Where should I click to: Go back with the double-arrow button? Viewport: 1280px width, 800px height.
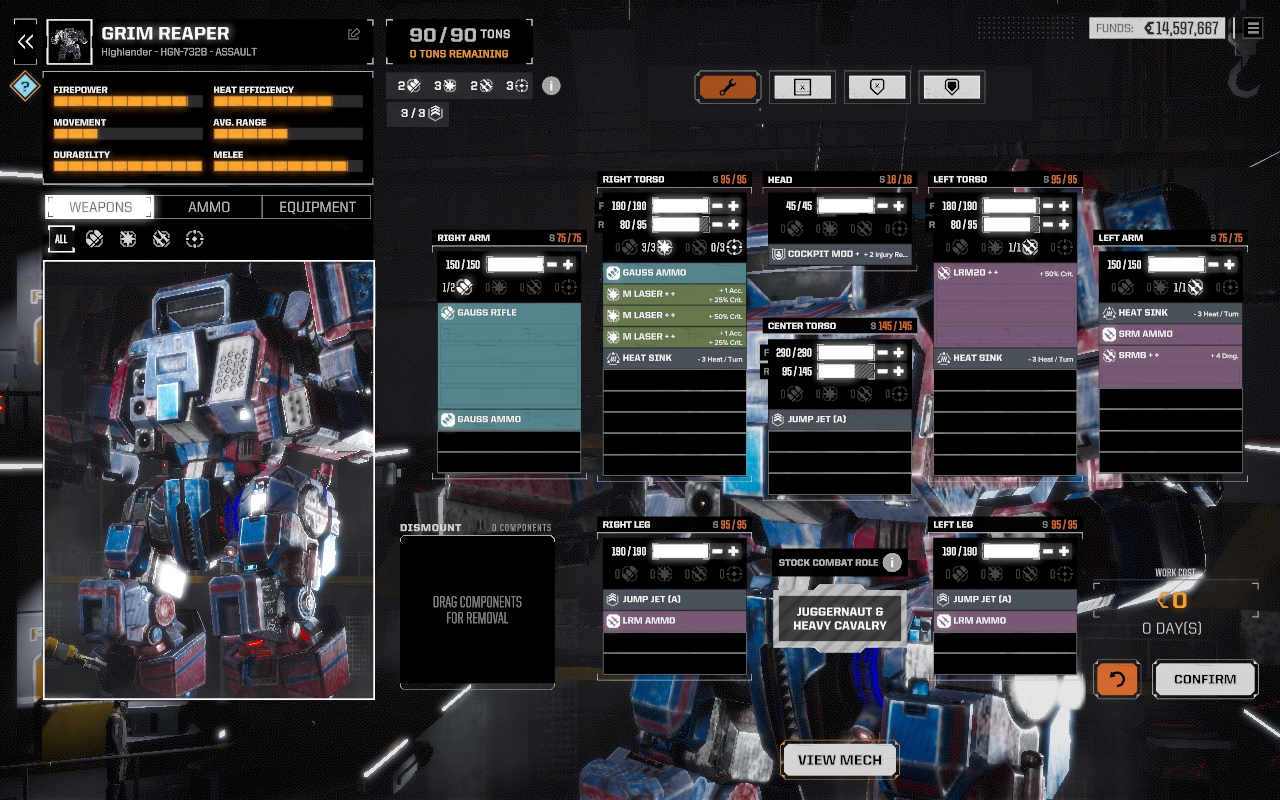[26, 41]
